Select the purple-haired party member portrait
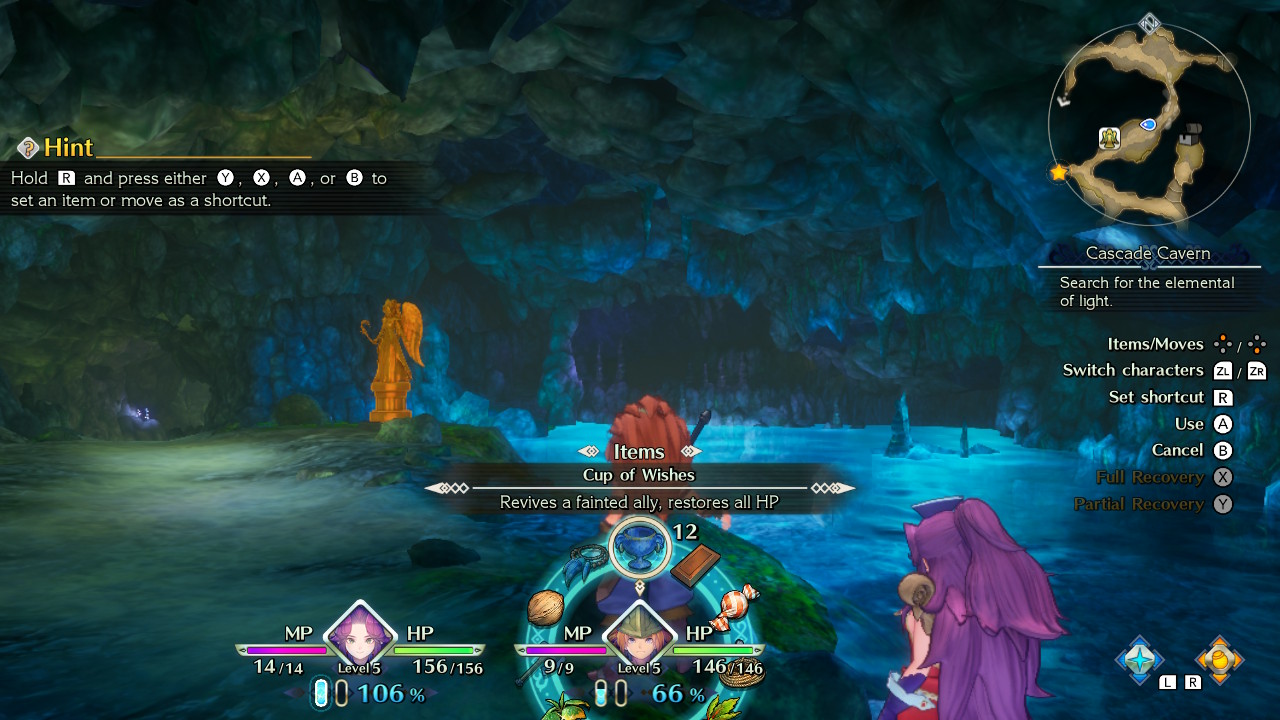Image resolution: width=1280 pixels, height=720 pixels. click(360, 636)
